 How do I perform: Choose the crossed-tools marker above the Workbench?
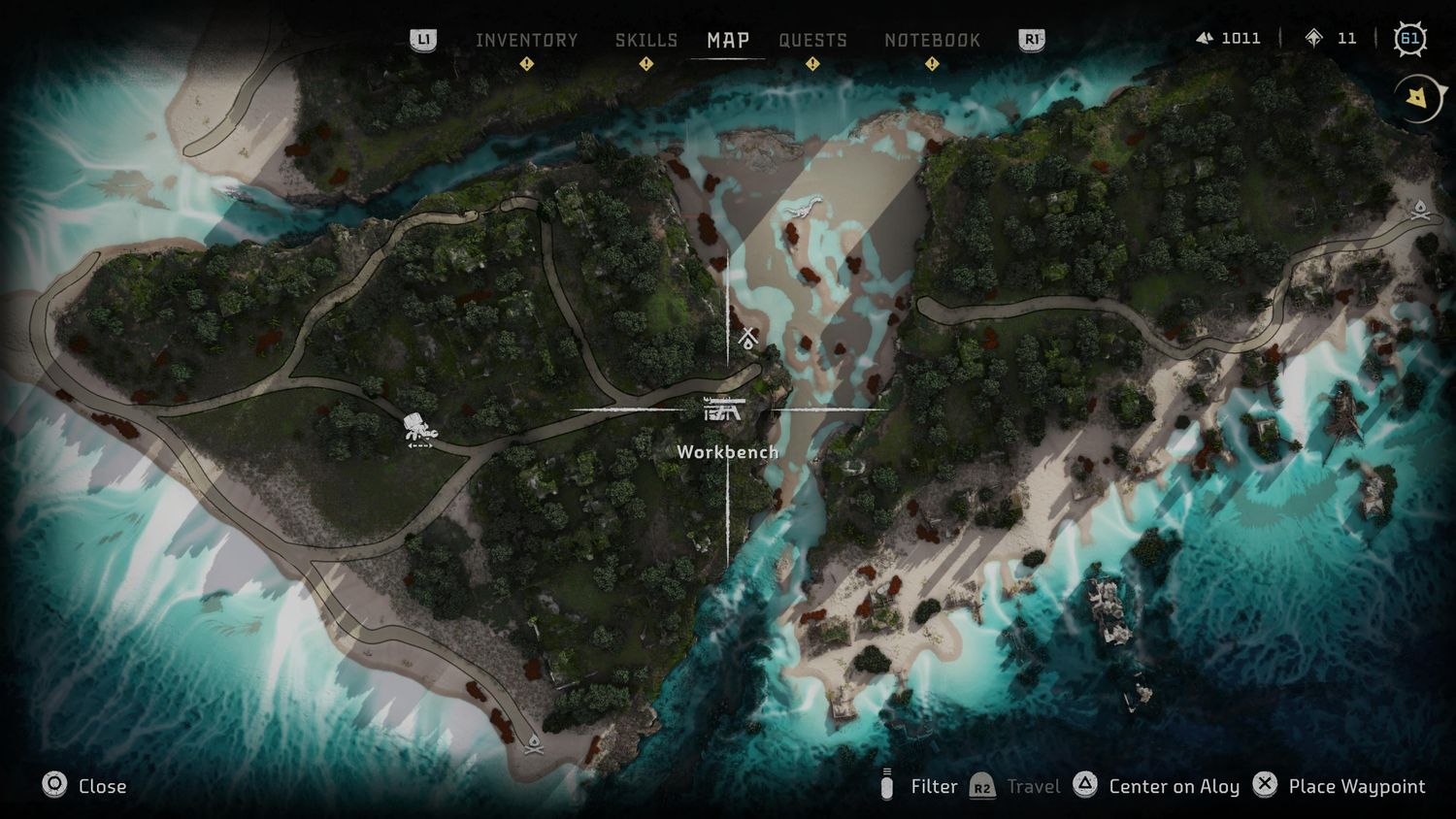point(747,338)
